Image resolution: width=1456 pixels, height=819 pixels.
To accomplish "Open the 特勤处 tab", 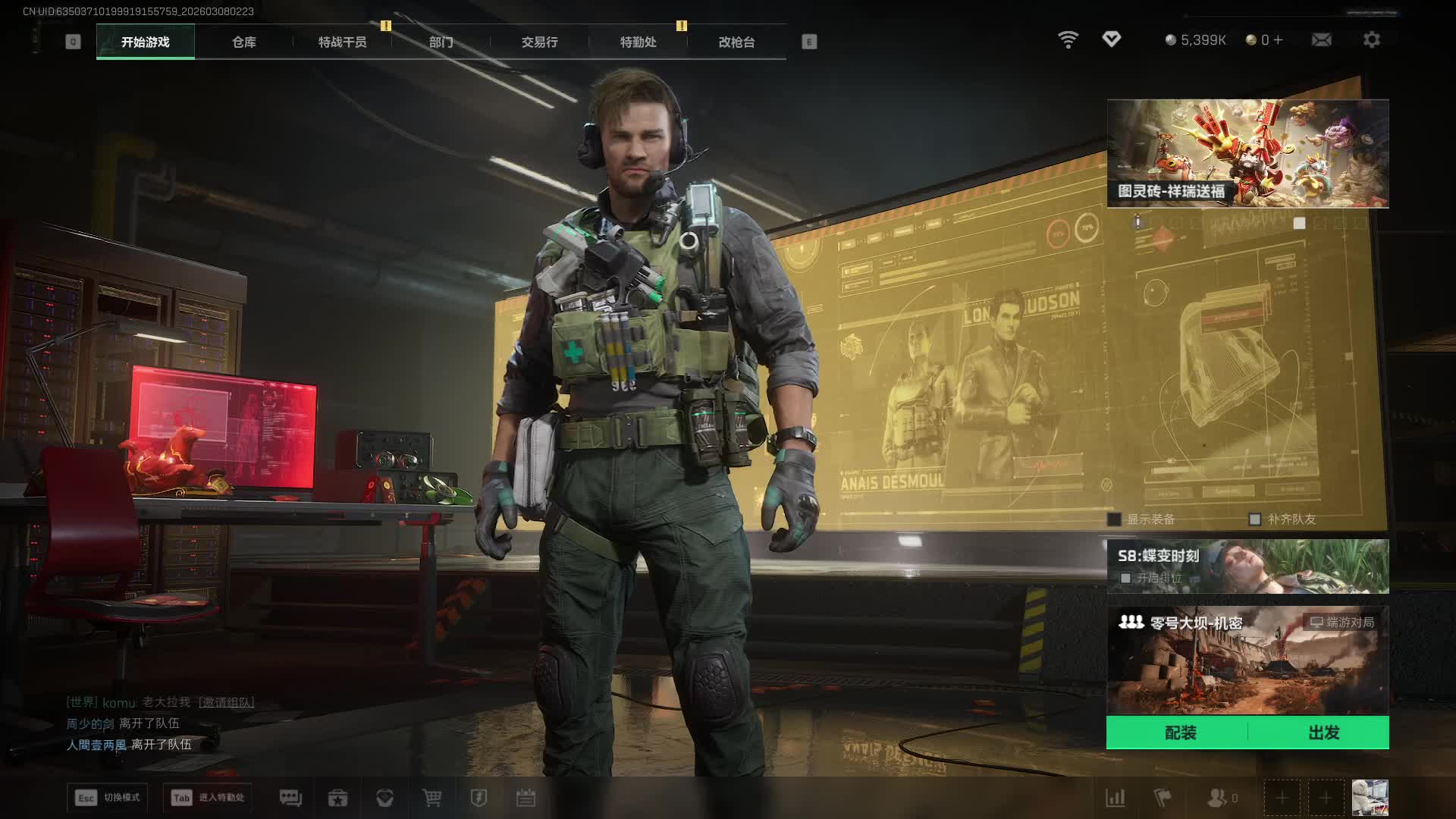I will click(638, 42).
